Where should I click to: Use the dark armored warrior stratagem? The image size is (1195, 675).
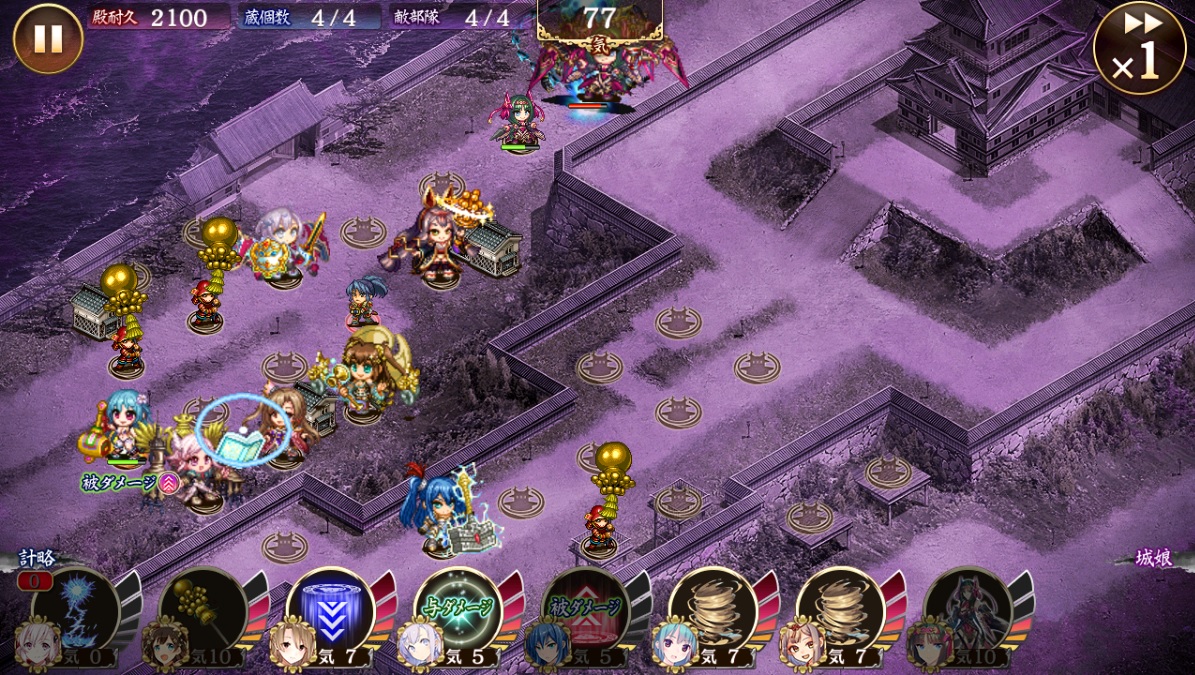[968, 610]
